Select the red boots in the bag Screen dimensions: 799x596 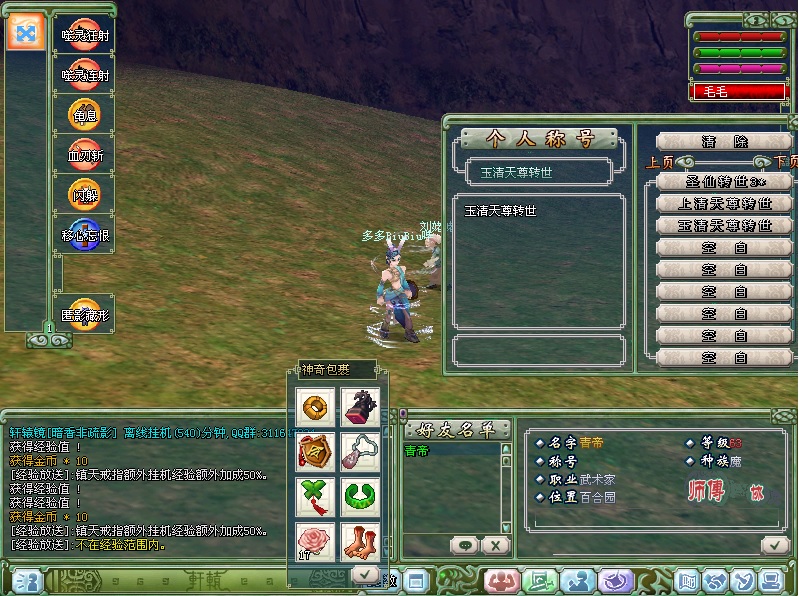[x=360, y=541]
